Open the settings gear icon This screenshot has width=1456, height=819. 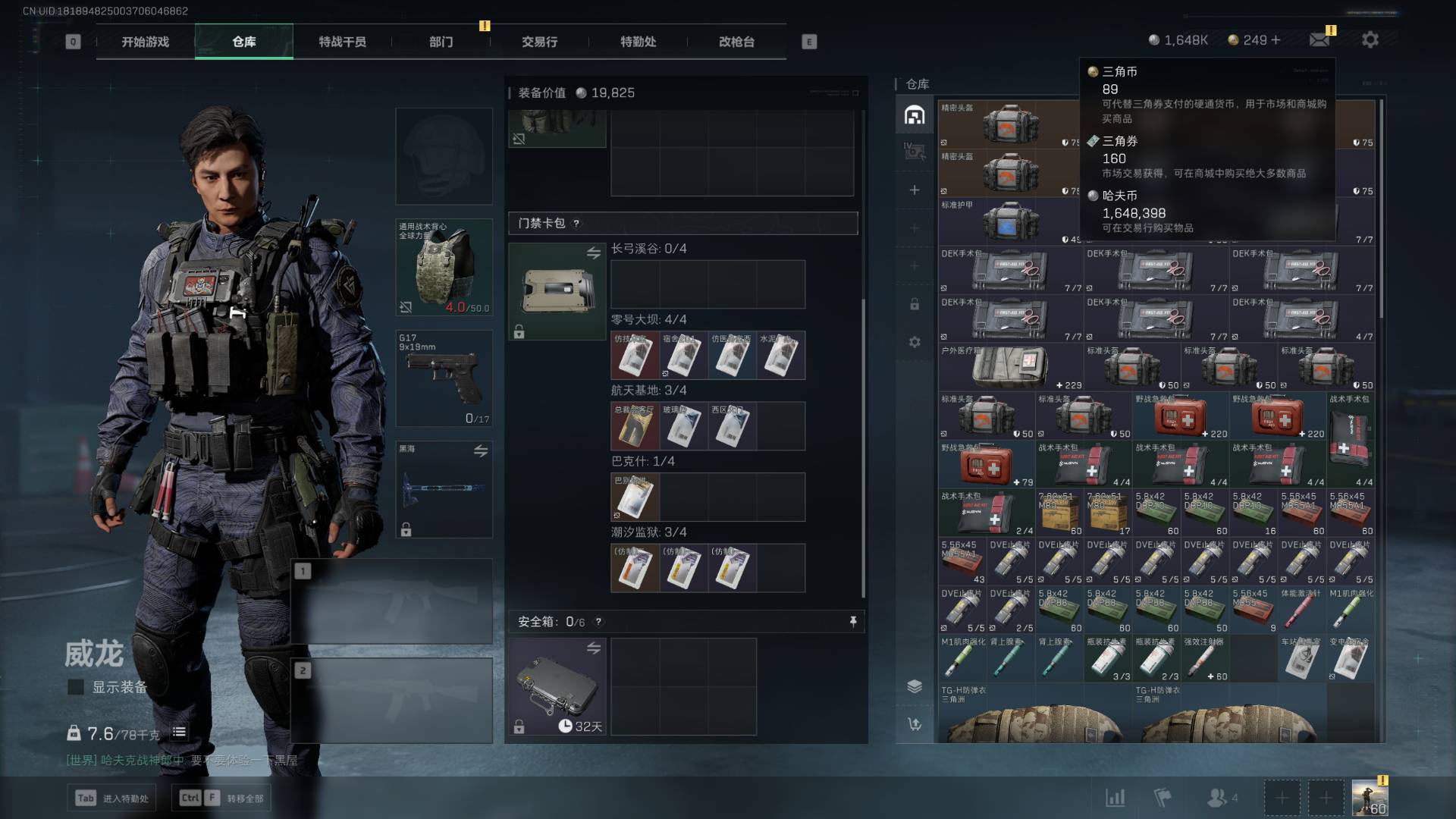[x=1370, y=40]
